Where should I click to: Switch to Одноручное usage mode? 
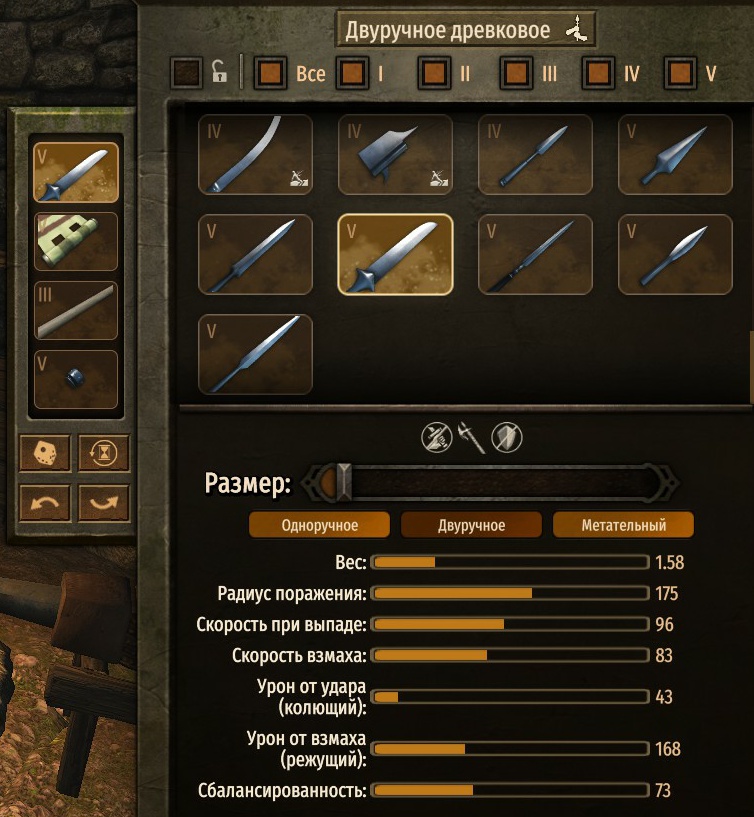(320, 525)
